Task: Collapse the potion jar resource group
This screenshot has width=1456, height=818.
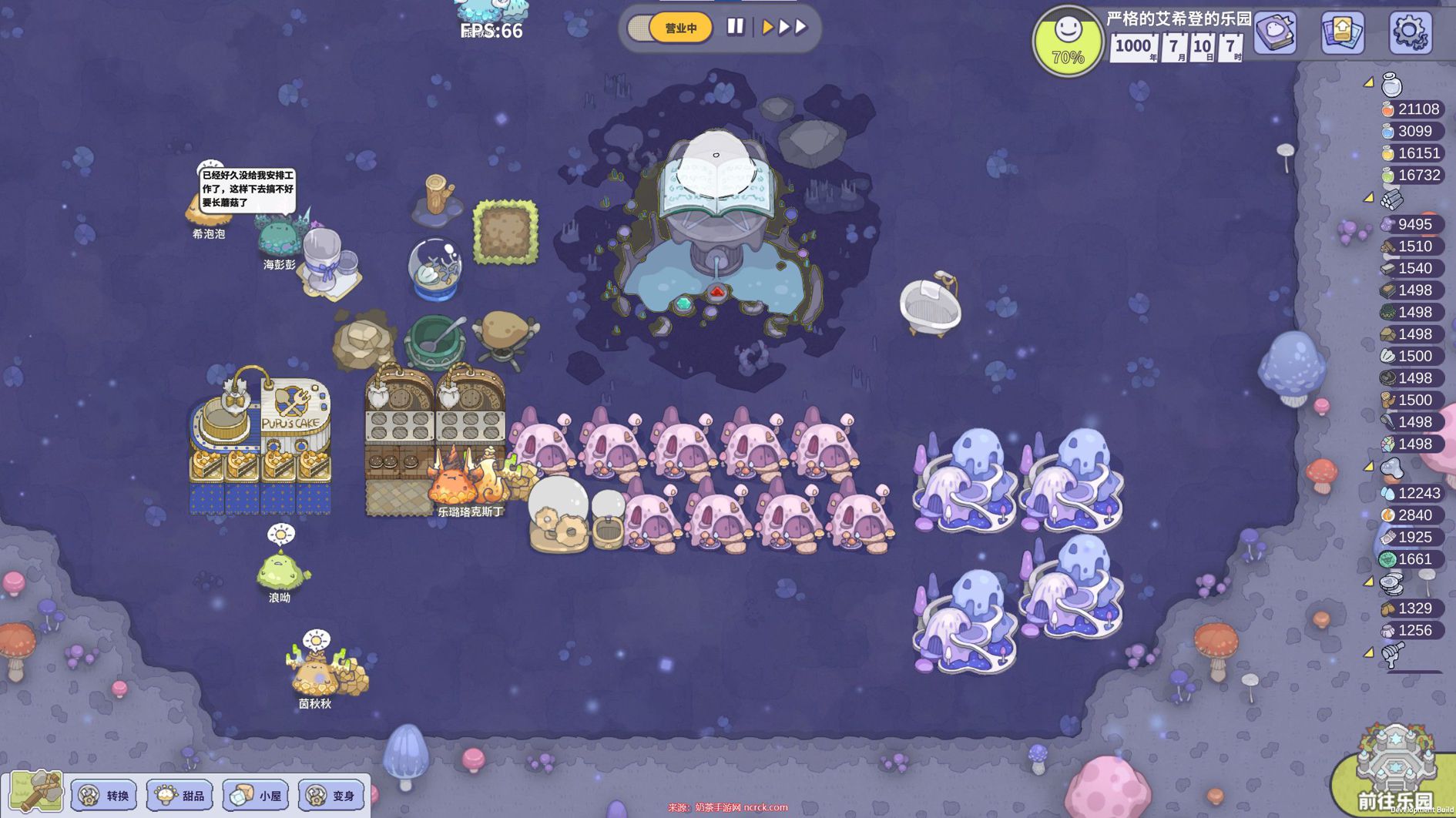Action: tap(1369, 82)
